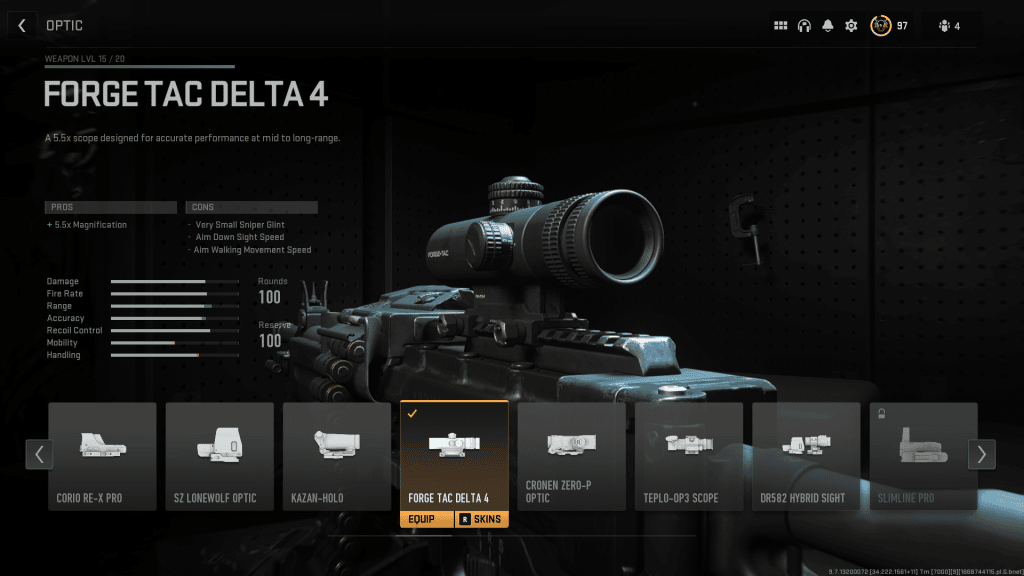
Task: Choose the Cronen Zero-P Optic
Action: [x=571, y=456]
